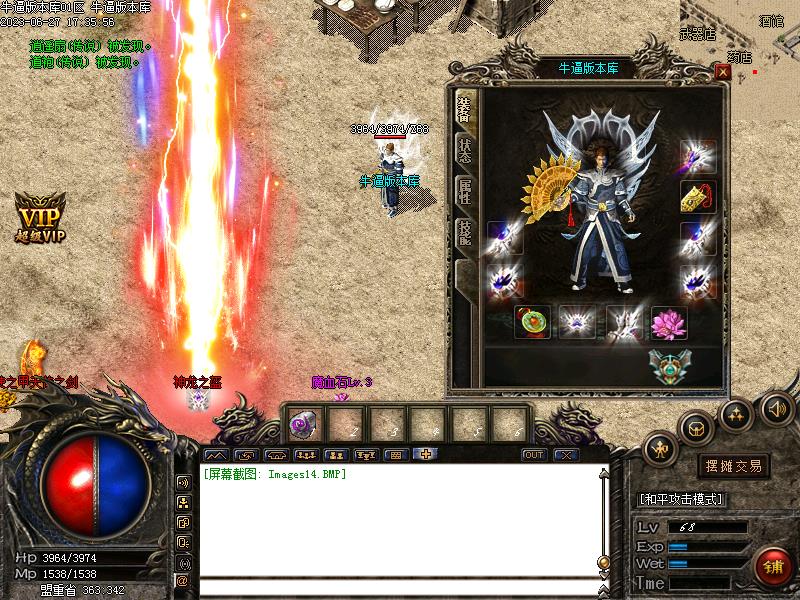The image size is (800, 600).
Task: Click the gold plus button above chat
Action: 425,455
